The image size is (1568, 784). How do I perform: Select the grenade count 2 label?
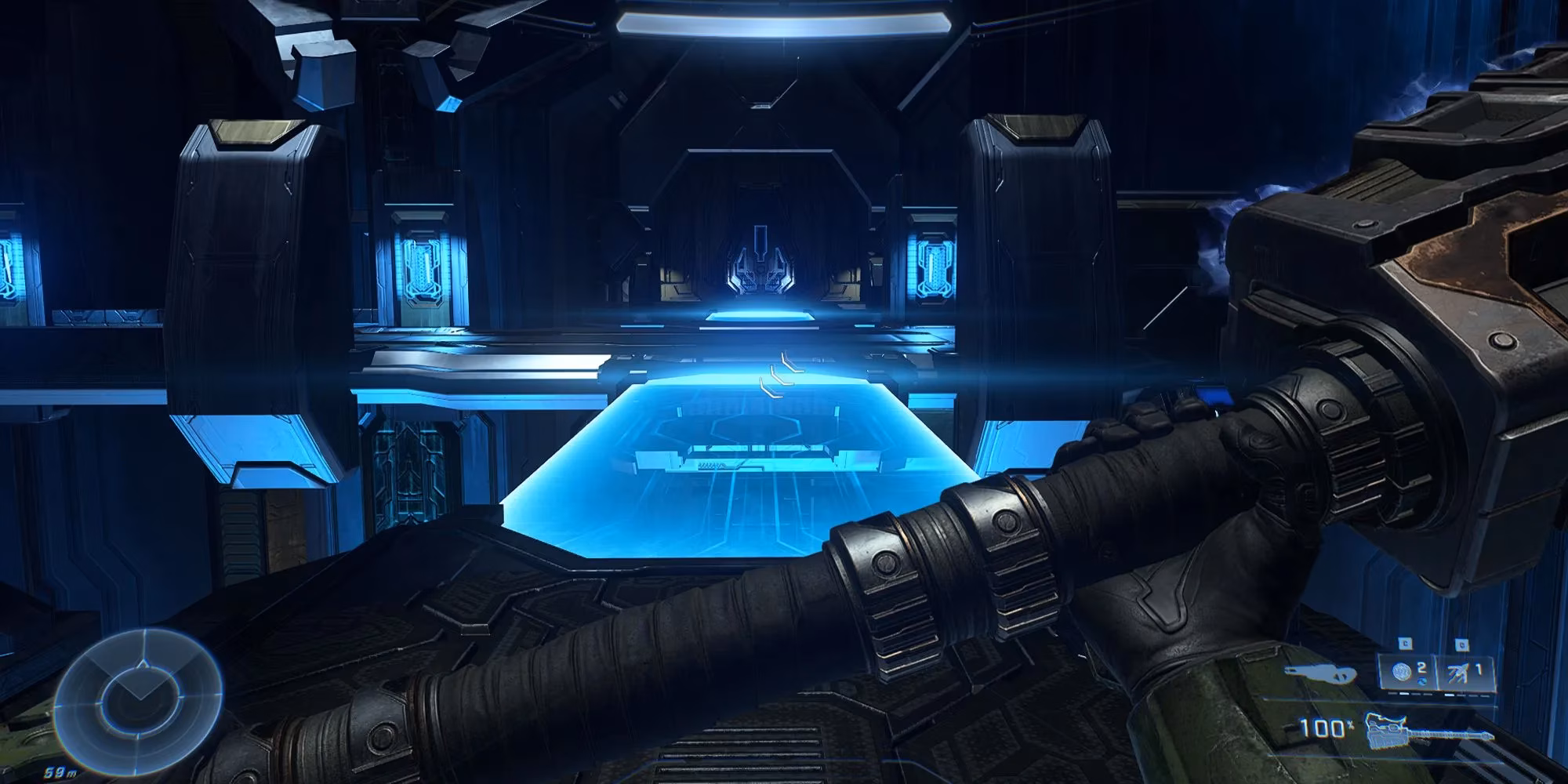tap(1421, 668)
